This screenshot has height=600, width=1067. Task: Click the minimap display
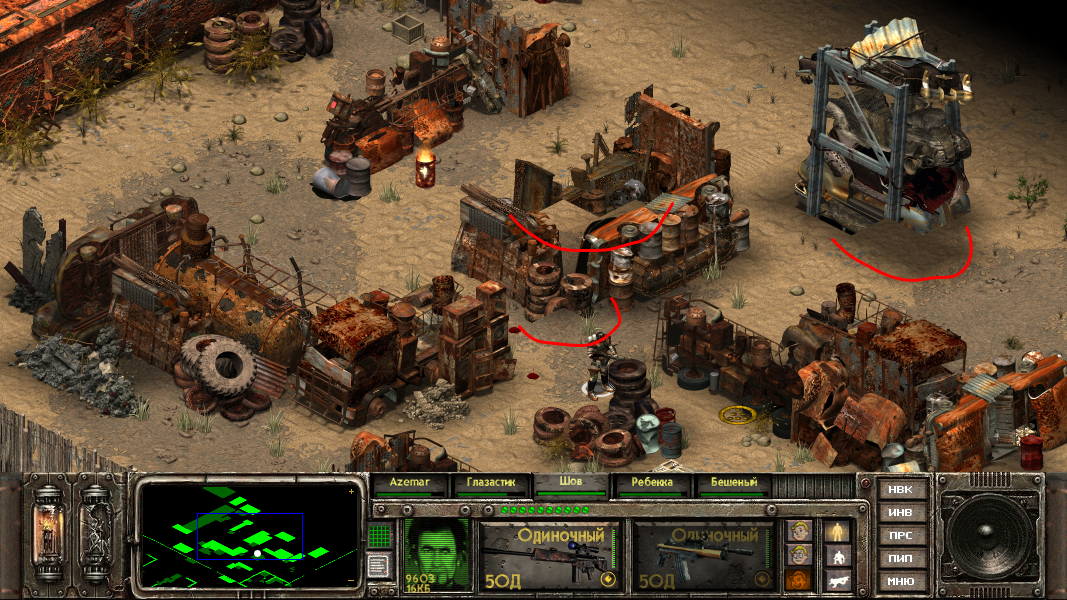click(248, 536)
